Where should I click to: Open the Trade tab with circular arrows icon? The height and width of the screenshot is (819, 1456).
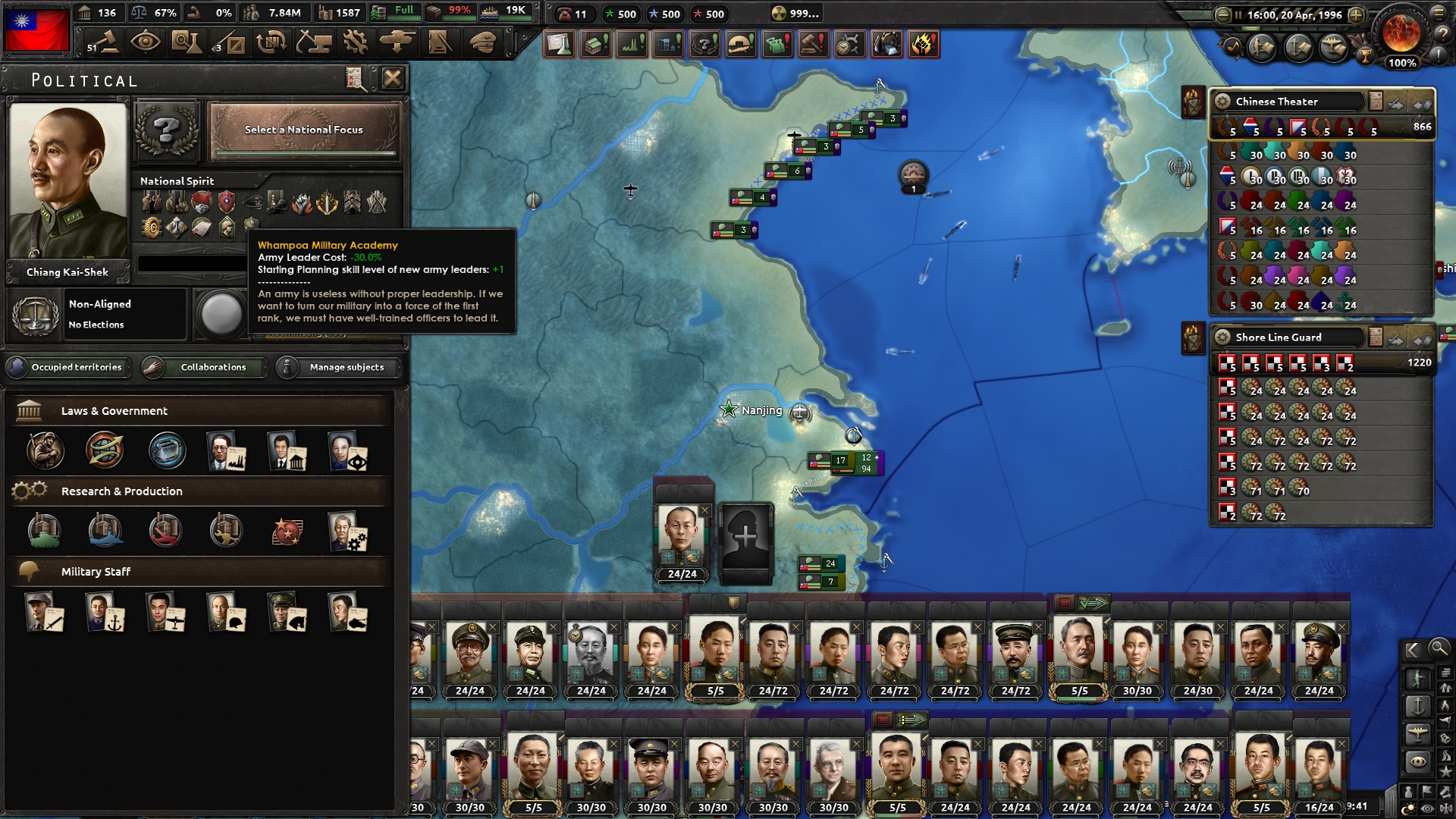[x=271, y=42]
